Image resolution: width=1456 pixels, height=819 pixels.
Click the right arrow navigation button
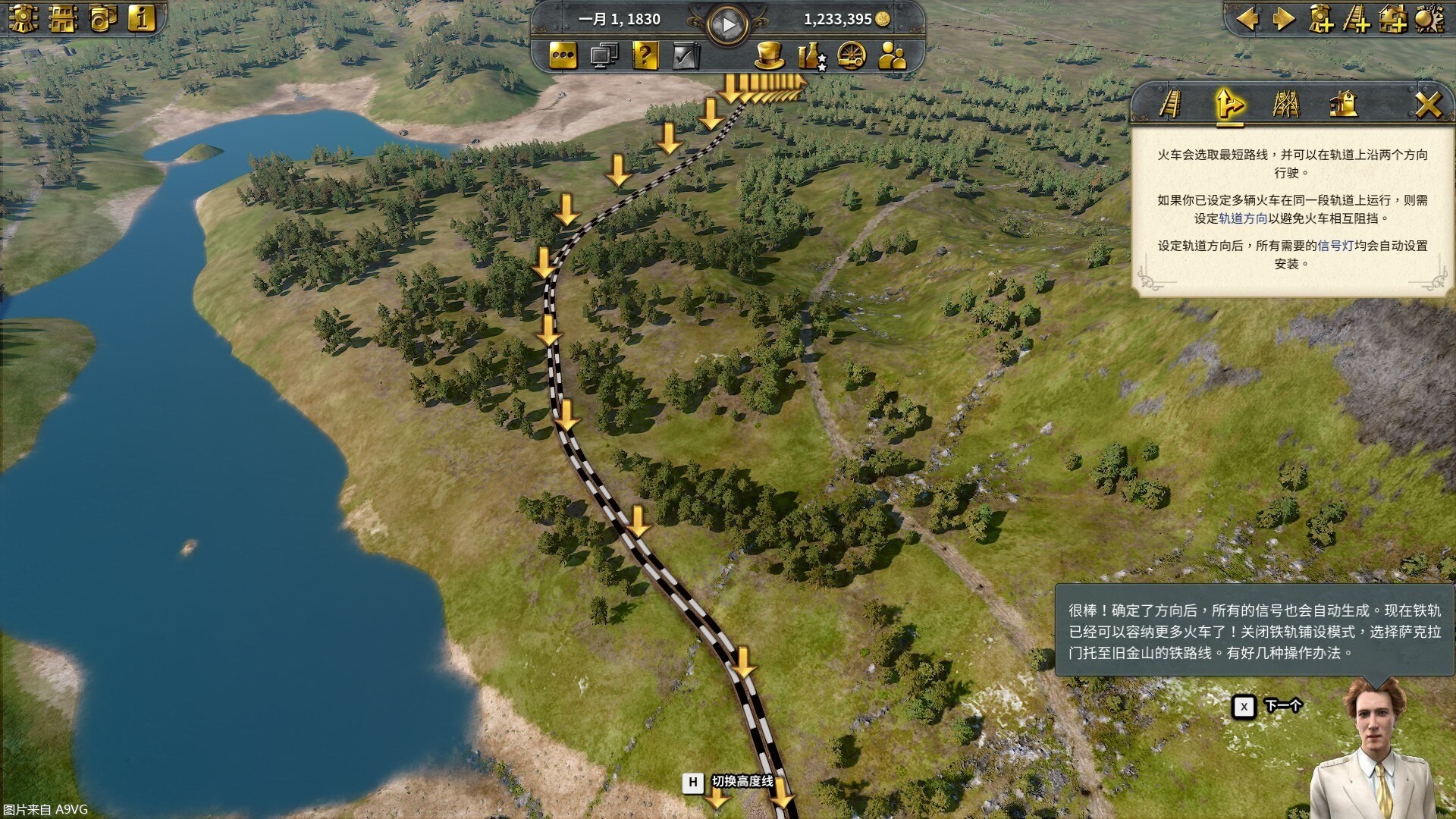tap(1284, 18)
